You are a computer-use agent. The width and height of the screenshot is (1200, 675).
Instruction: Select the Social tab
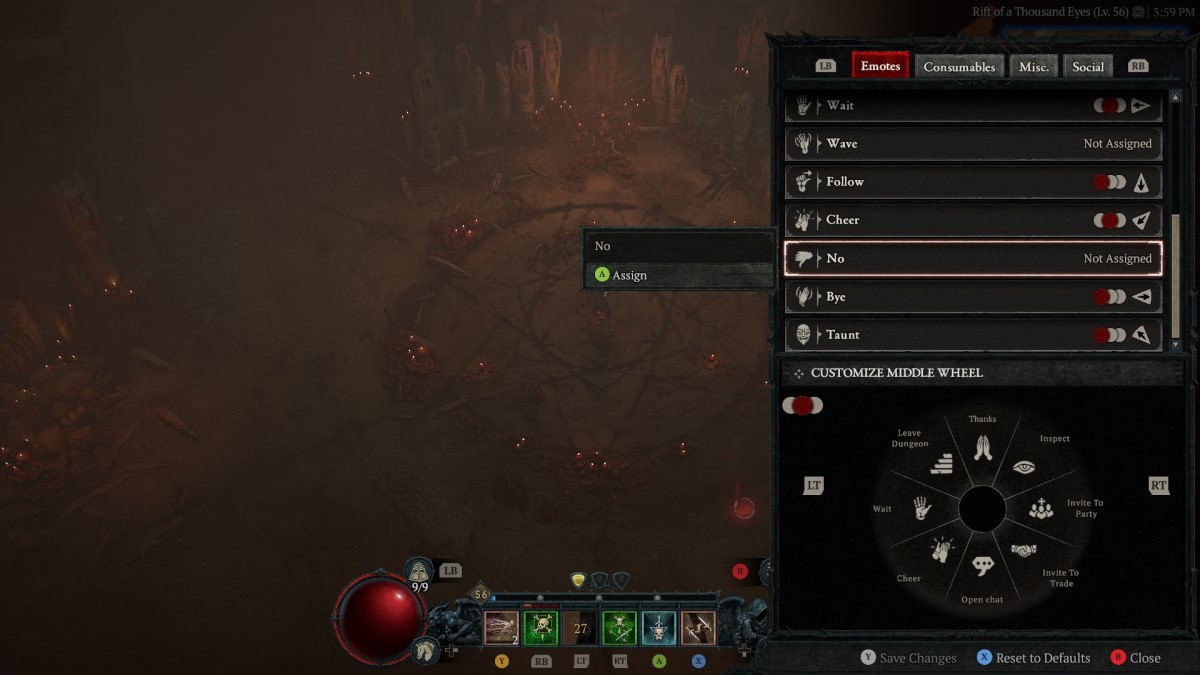point(1088,67)
